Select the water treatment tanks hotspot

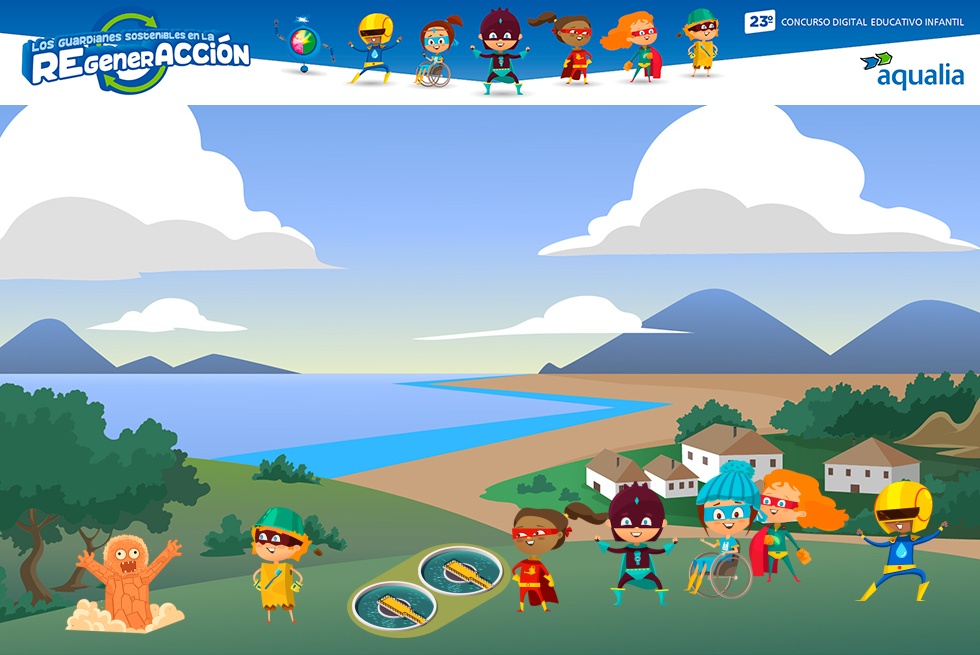point(429,587)
